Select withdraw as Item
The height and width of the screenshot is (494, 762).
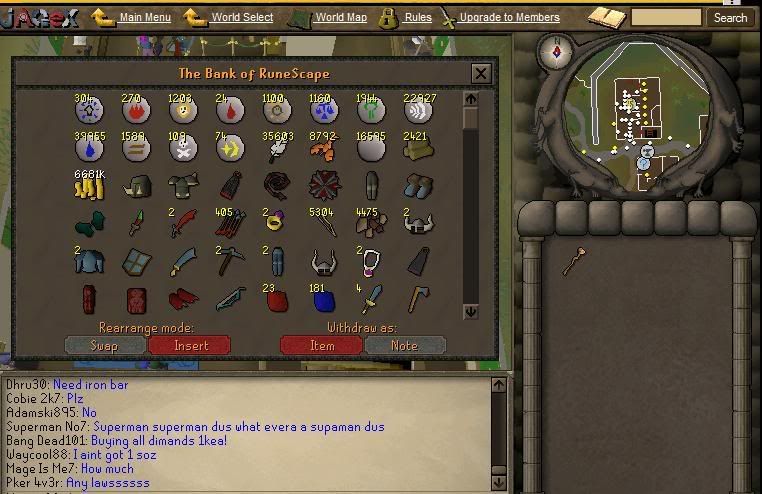(321, 345)
